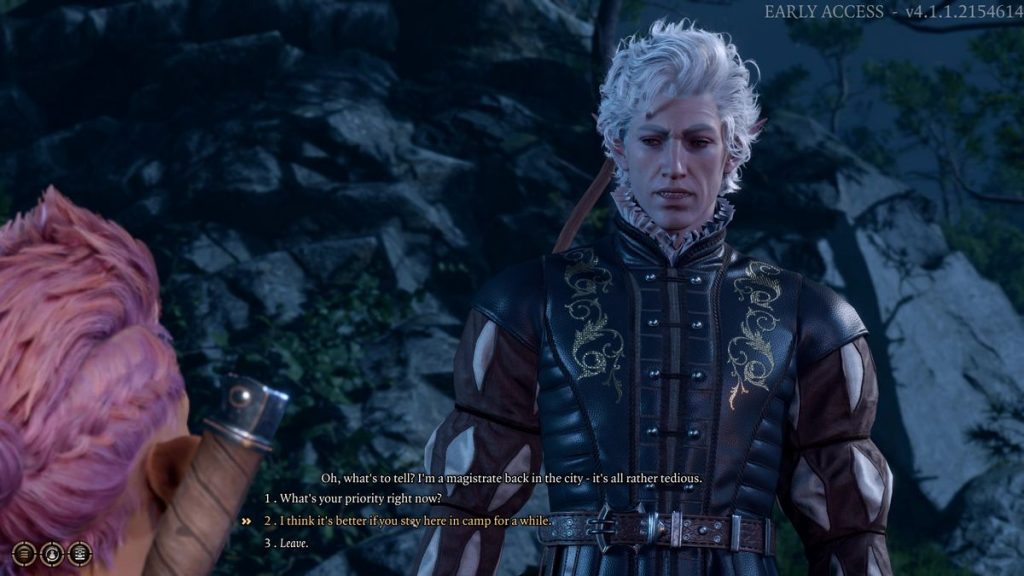Open the stacked-lines dialogue history icon
Viewport: 1024px width, 576px height.
coord(24,553)
